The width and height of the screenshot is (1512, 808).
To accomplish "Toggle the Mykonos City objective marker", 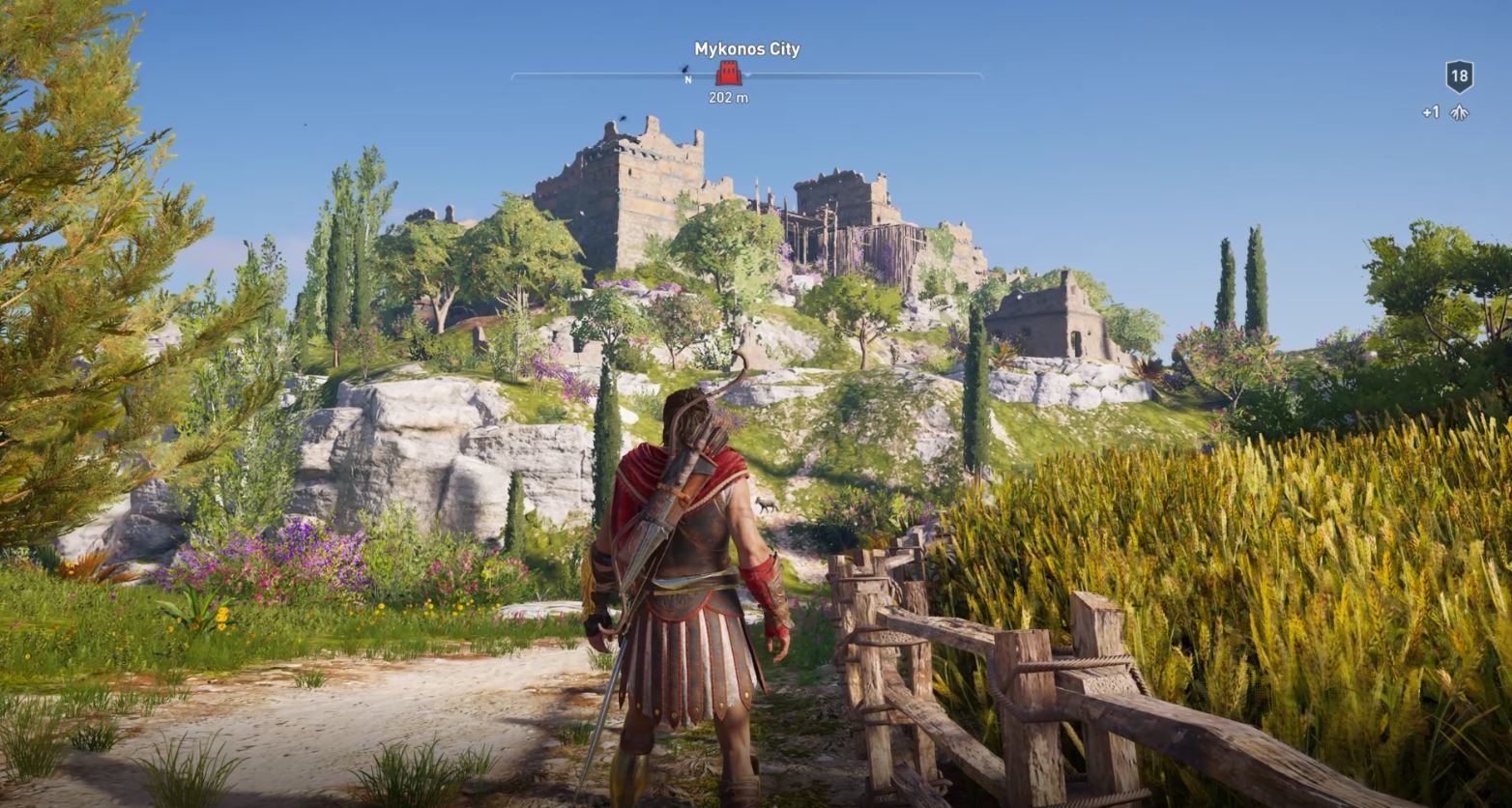I will point(728,74).
